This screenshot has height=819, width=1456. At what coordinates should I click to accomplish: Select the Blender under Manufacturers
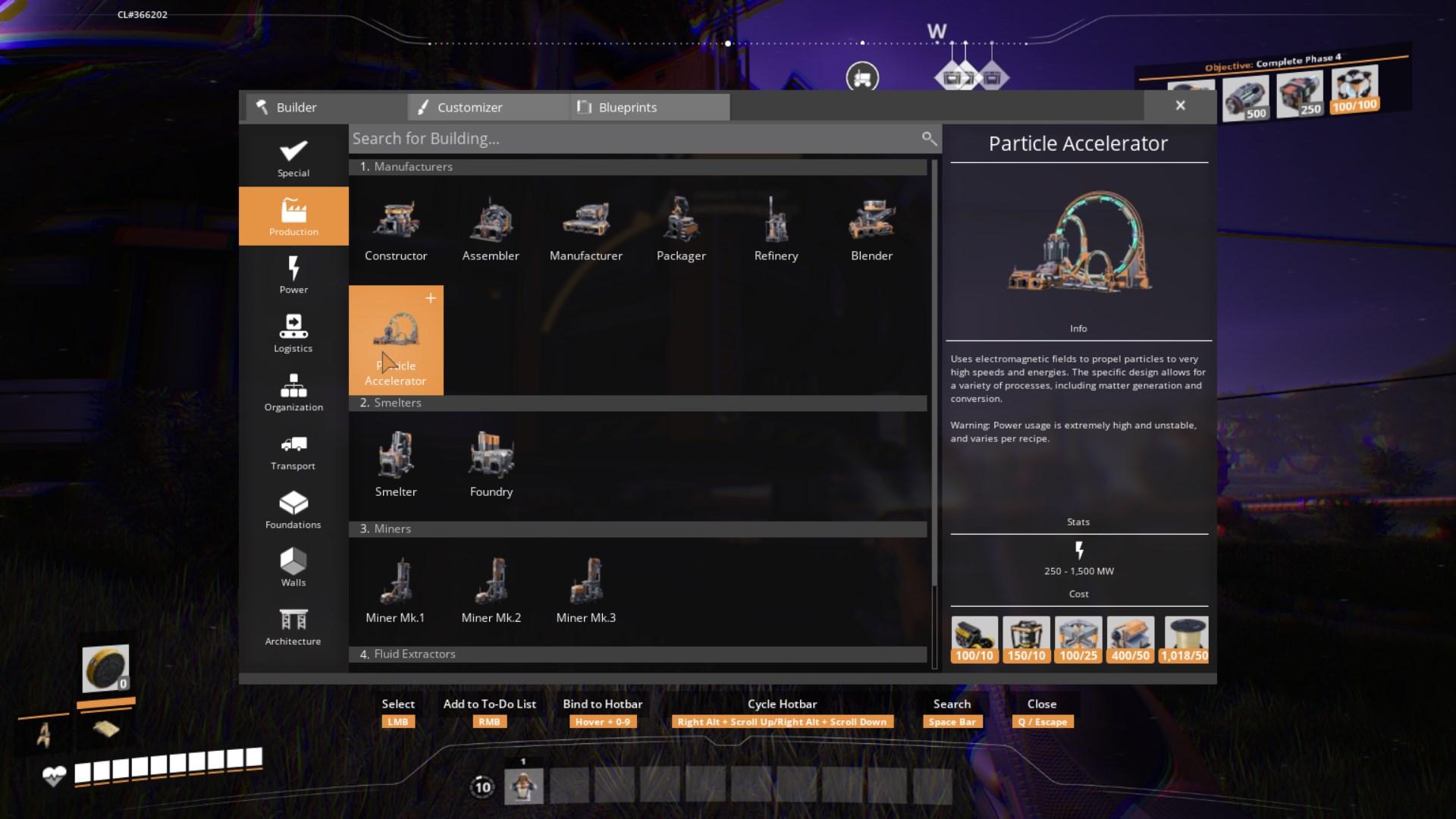tap(871, 224)
